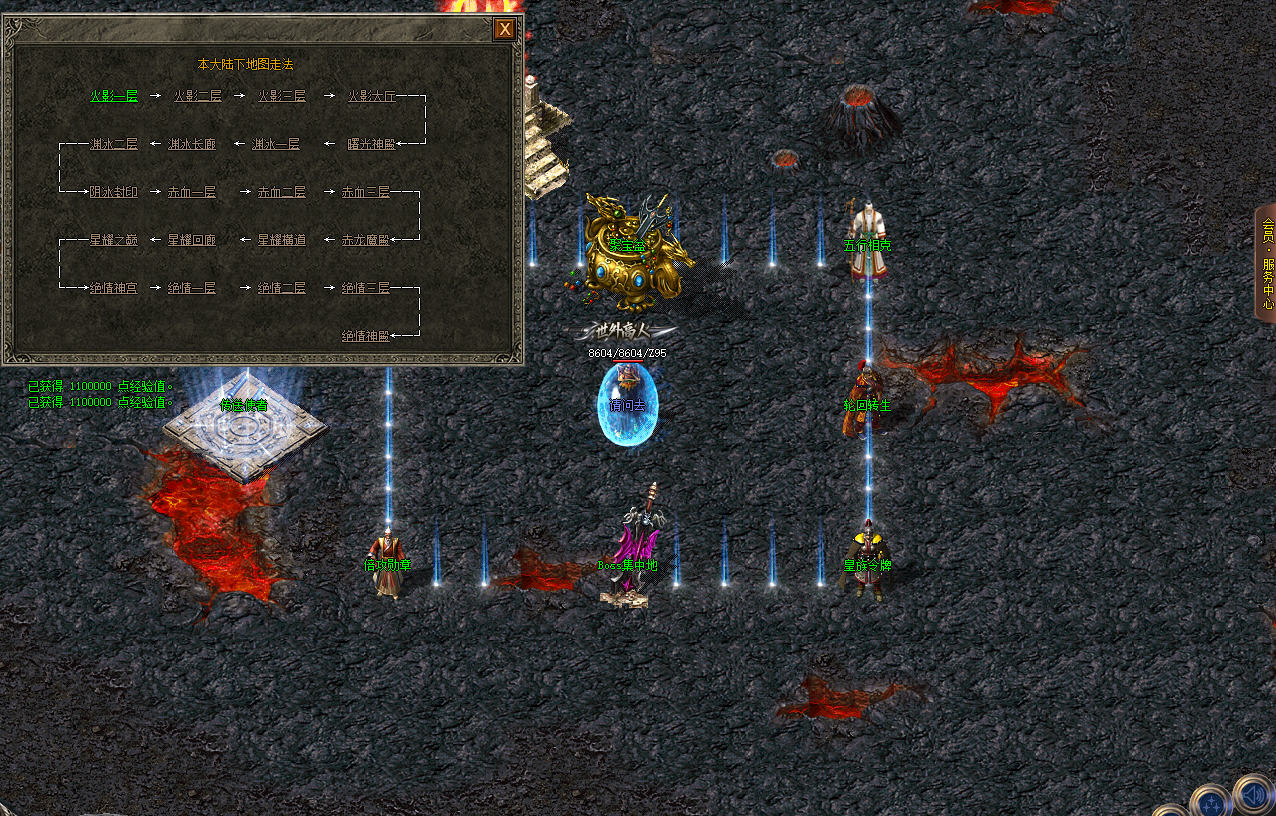The height and width of the screenshot is (816, 1276).
Task: Select 赤血二层 in the route list
Action: point(281,192)
